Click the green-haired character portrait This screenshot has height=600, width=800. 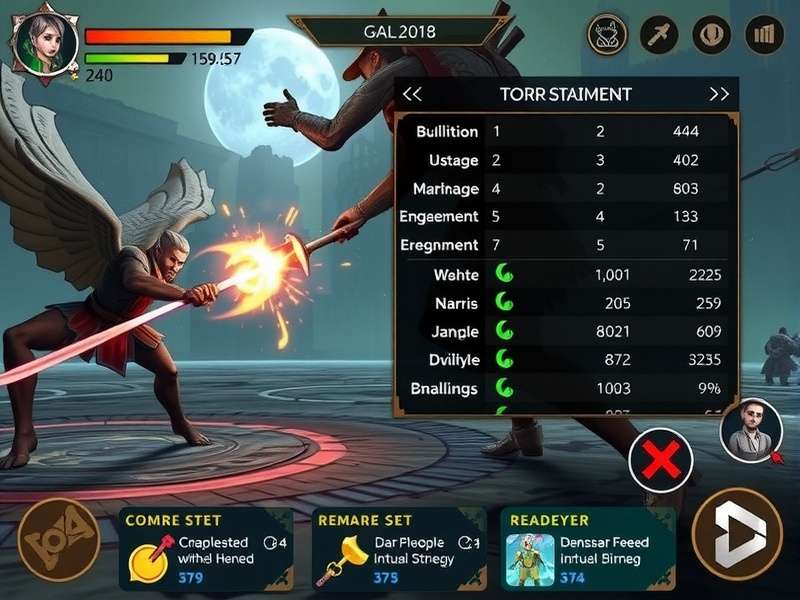point(44,40)
